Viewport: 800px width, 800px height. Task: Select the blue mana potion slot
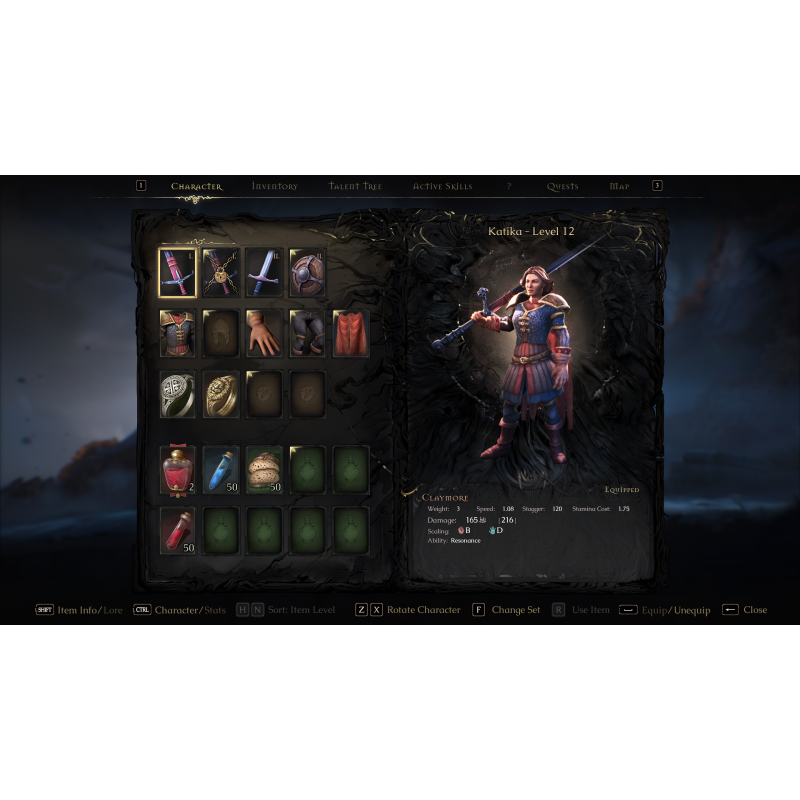[x=222, y=470]
